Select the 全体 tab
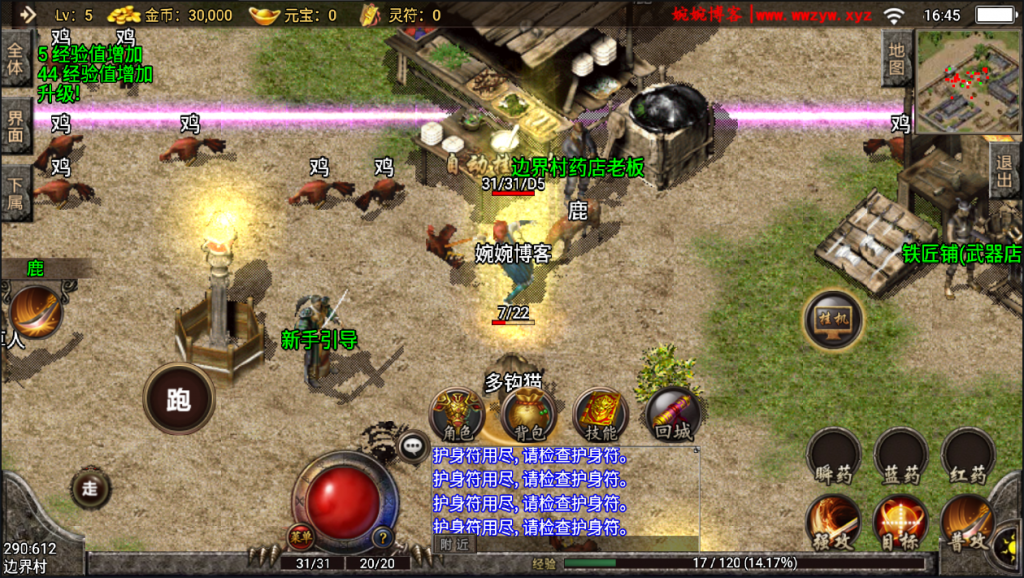This screenshot has height=578, width=1024. point(15,59)
